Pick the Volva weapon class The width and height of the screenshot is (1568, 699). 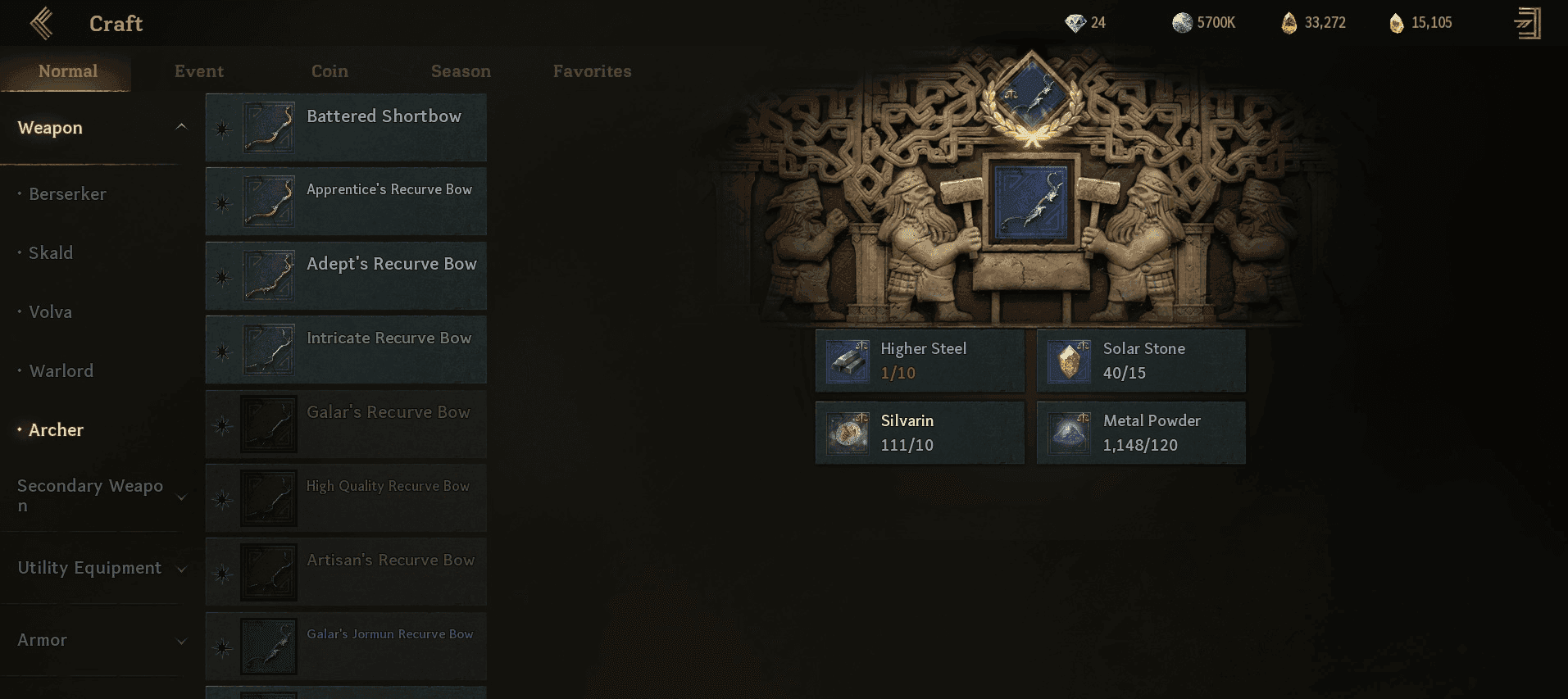tap(50, 312)
